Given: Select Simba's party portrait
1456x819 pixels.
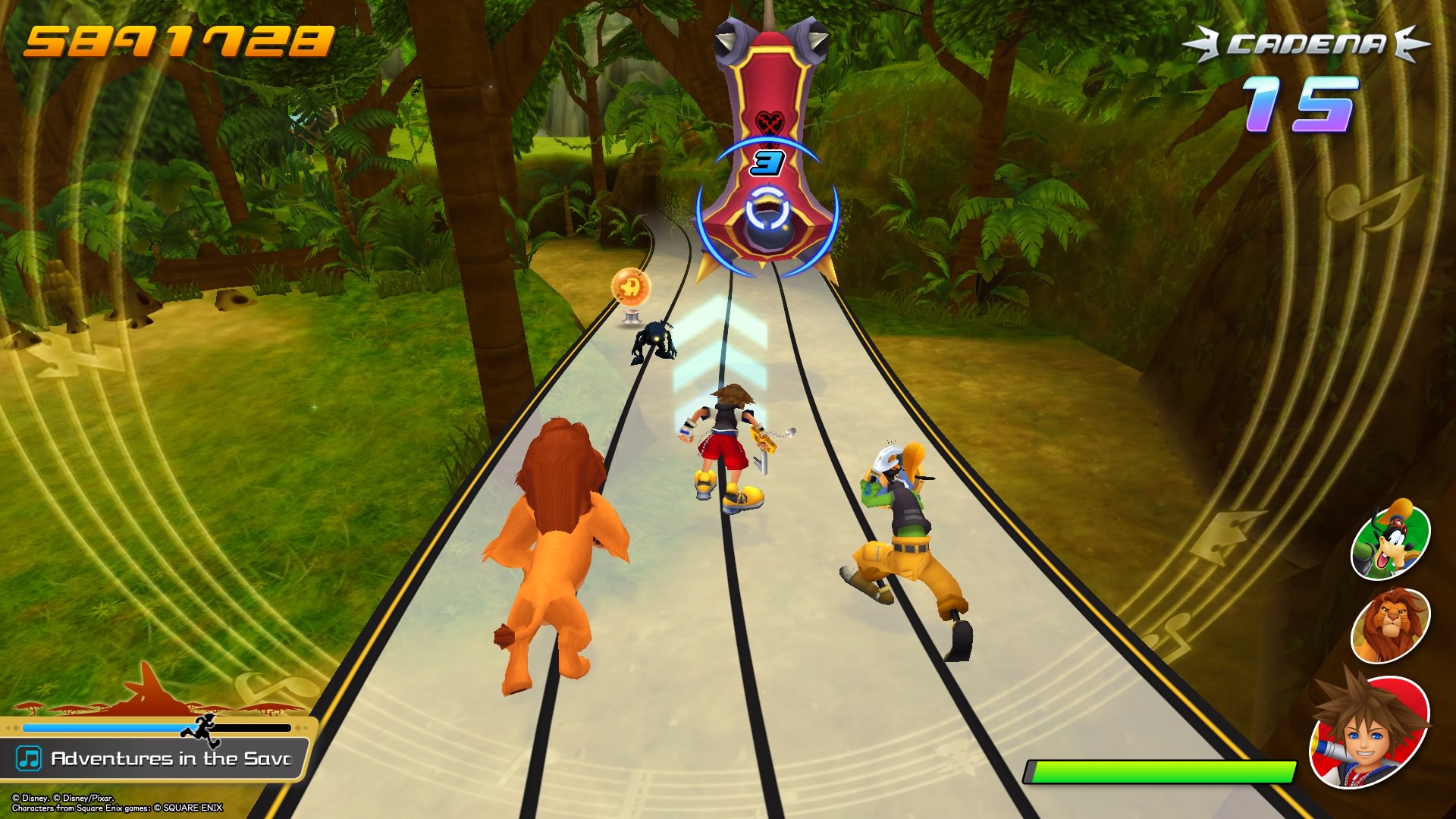Looking at the screenshot, I should point(1390,625).
